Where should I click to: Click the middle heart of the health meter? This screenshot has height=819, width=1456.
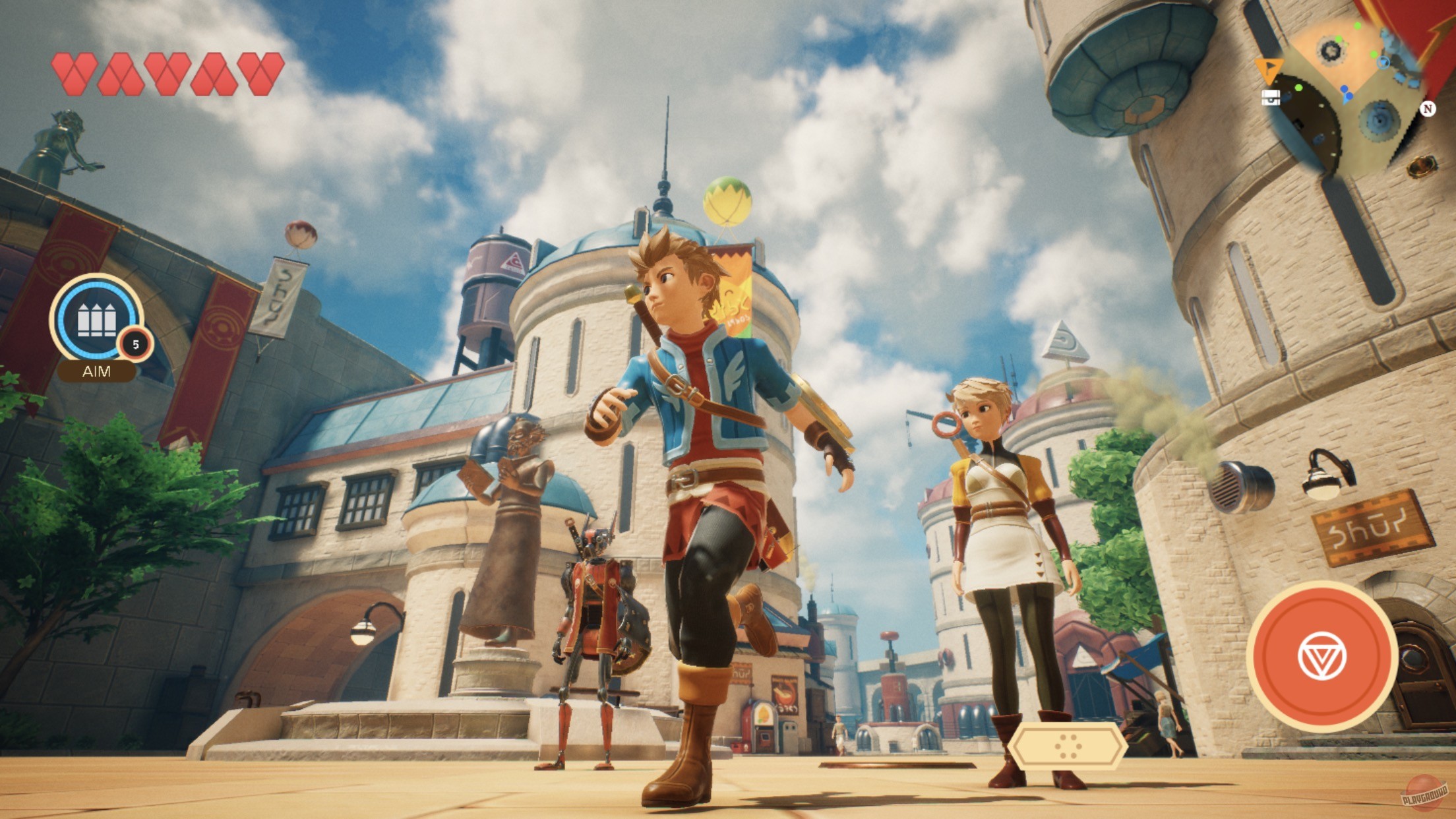pos(167,74)
